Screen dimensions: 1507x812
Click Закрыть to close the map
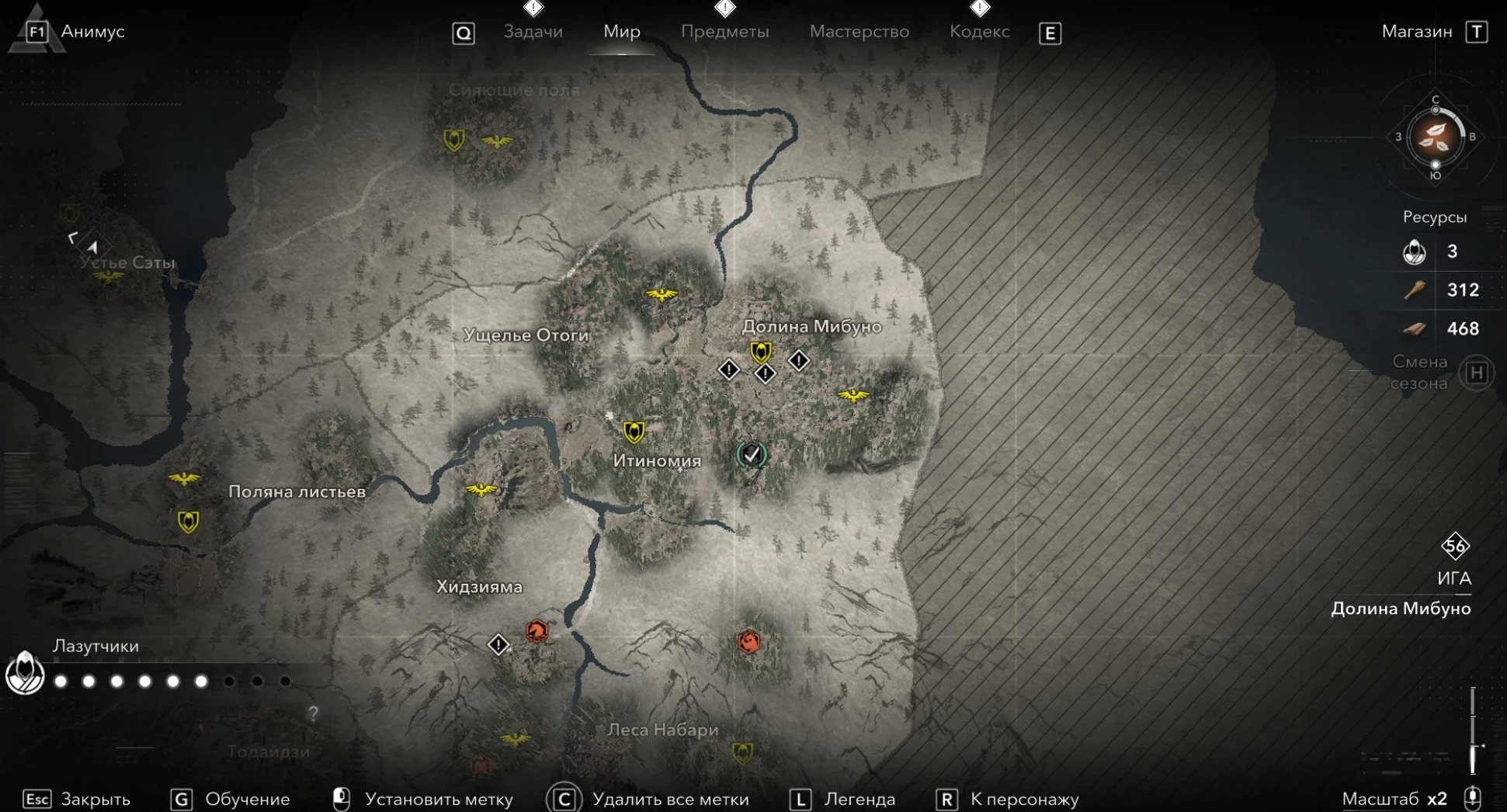coord(95,799)
